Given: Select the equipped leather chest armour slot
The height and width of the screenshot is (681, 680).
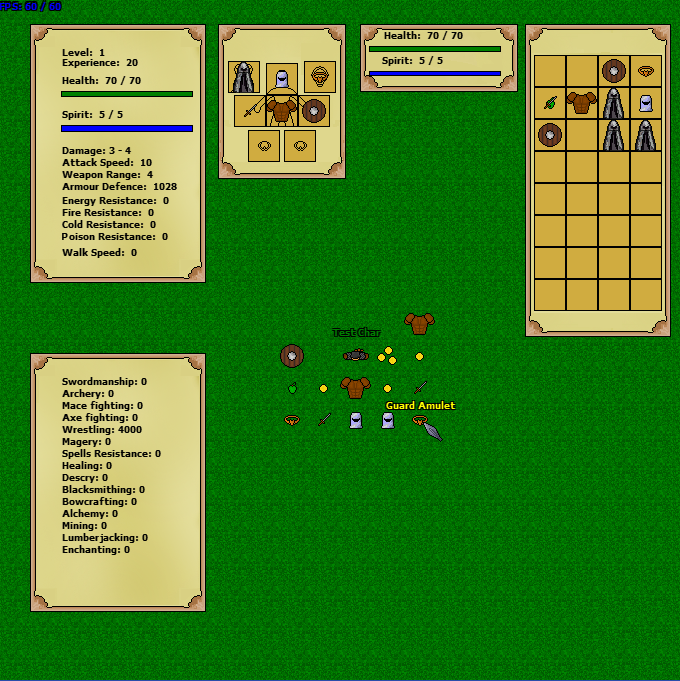Looking at the screenshot, I should 282,110.
